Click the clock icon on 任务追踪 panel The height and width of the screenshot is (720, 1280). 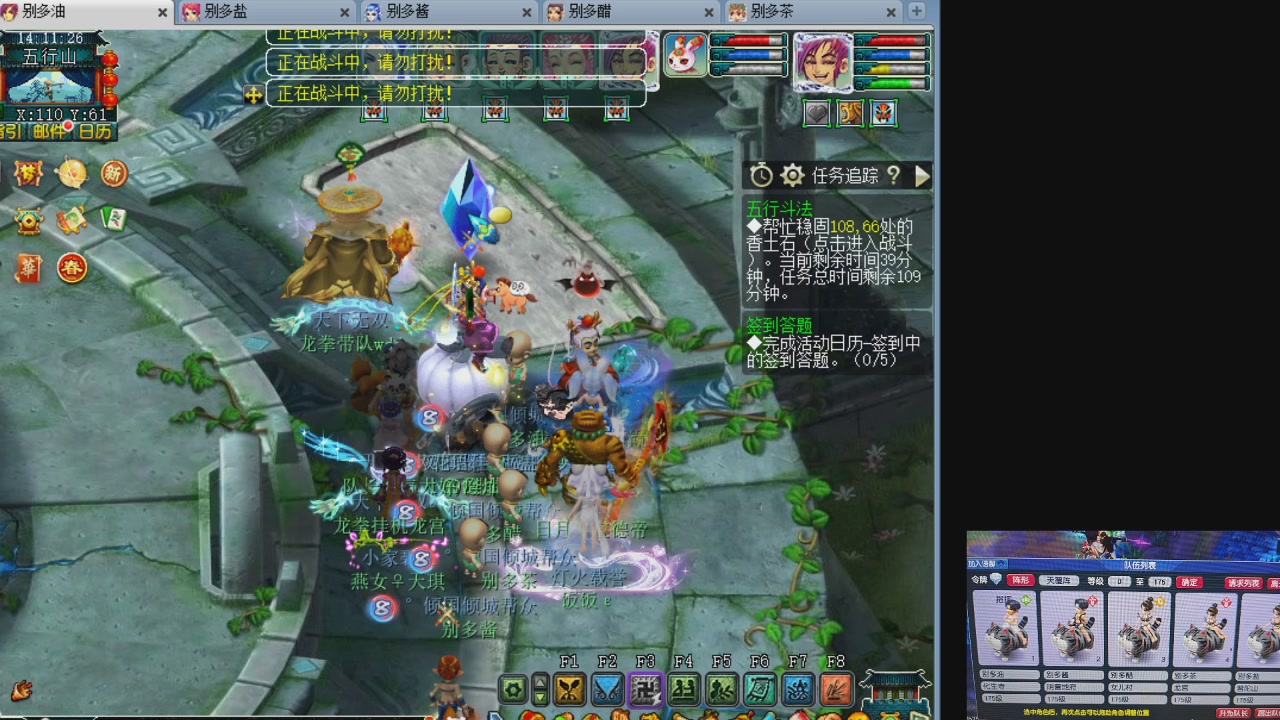(760, 175)
